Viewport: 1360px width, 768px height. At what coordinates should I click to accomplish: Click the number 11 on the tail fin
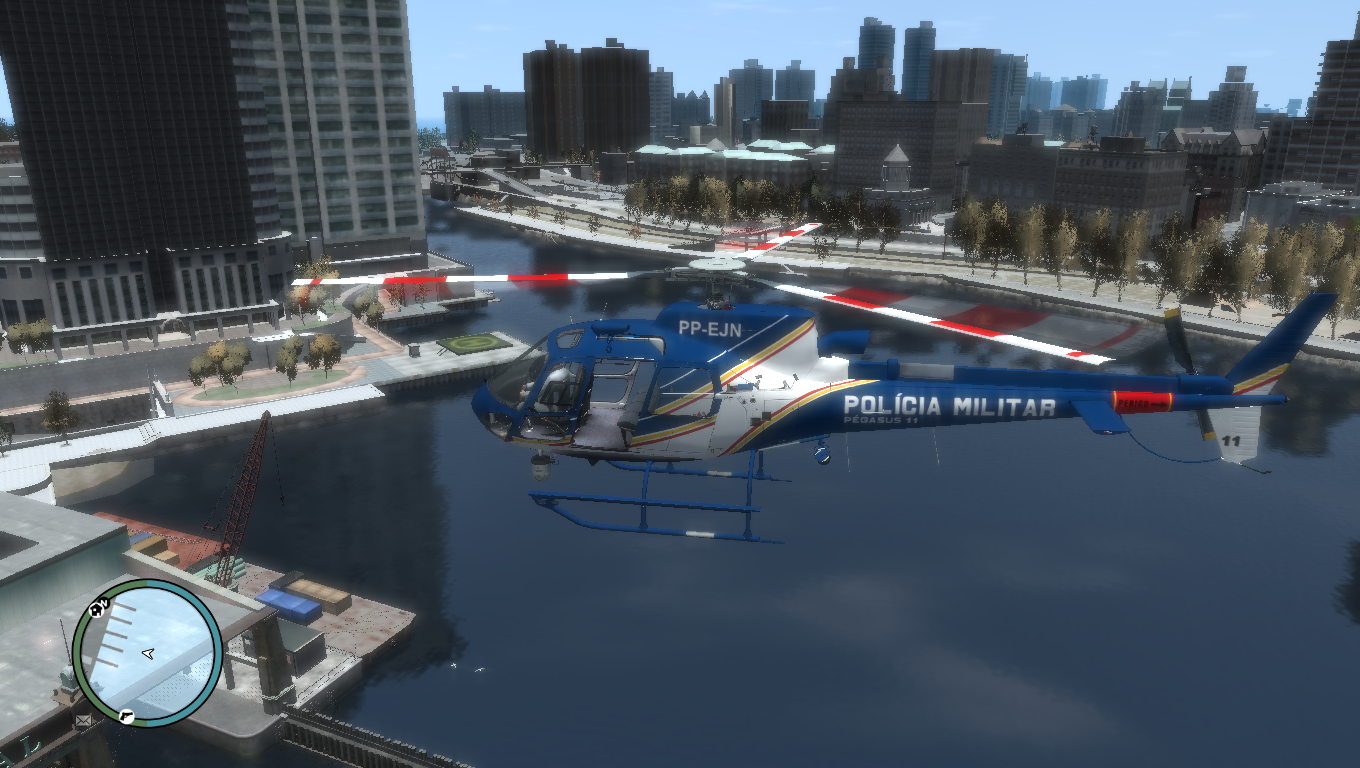pyautogui.click(x=1230, y=440)
